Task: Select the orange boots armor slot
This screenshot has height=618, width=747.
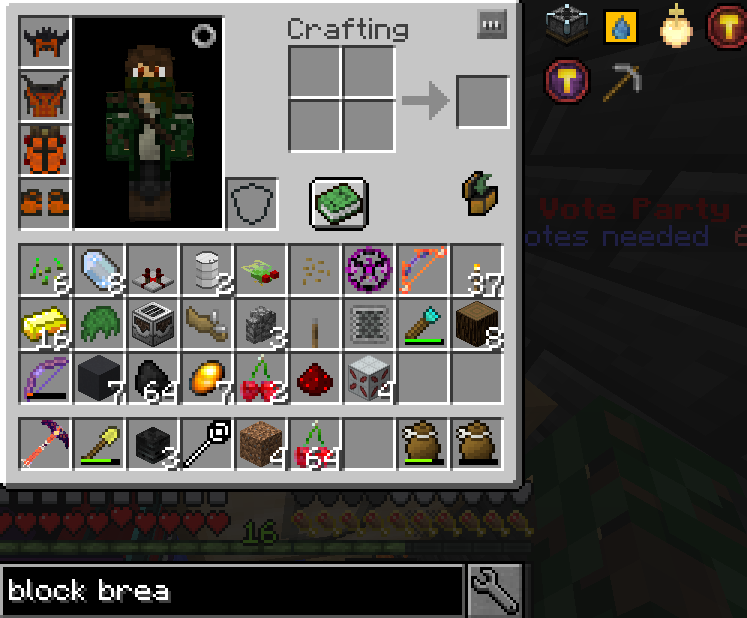Action: click(x=45, y=204)
